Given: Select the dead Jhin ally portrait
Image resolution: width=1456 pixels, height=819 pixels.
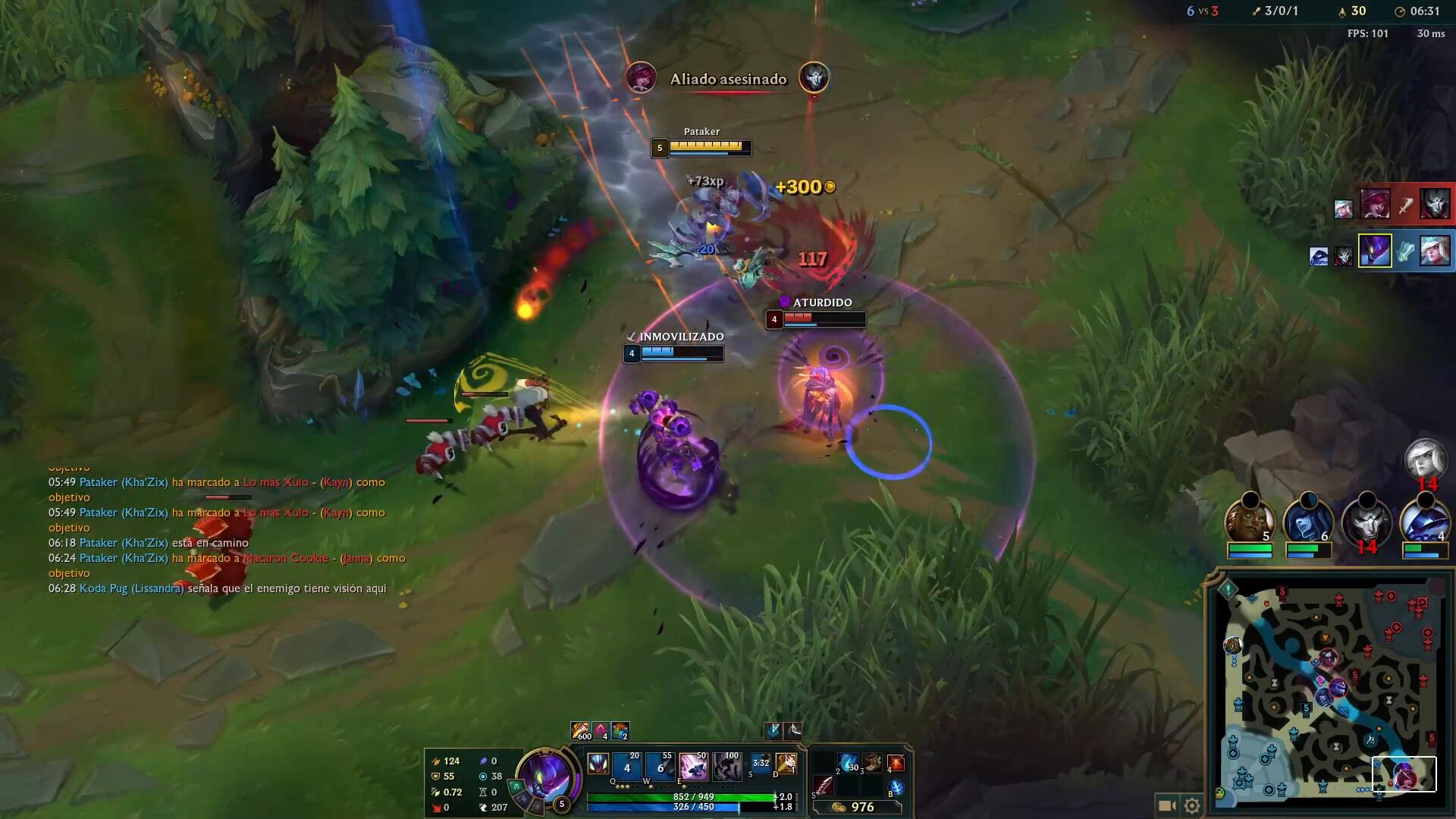Looking at the screenshot, I should [1367, 523].
